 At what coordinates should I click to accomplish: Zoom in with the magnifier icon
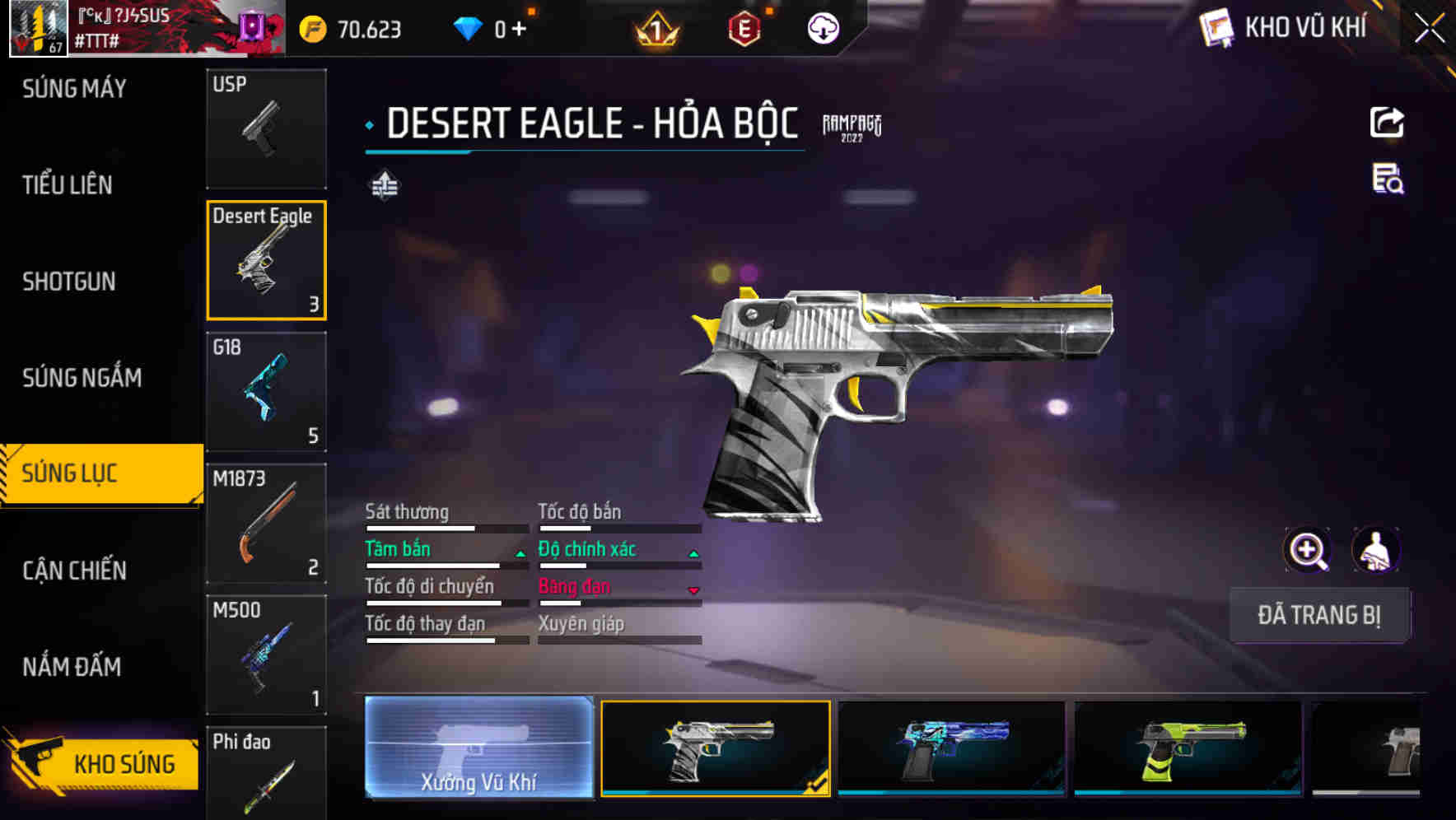1307,550
